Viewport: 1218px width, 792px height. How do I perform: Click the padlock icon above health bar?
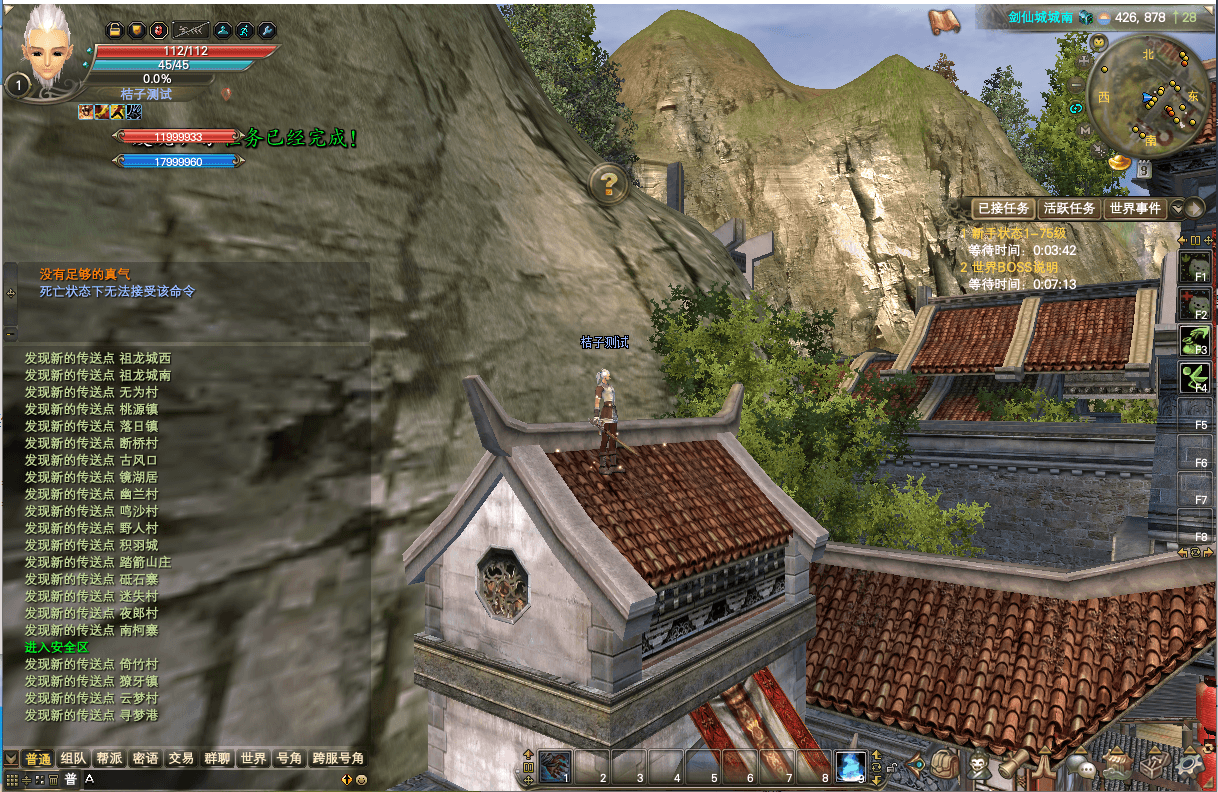114,30
